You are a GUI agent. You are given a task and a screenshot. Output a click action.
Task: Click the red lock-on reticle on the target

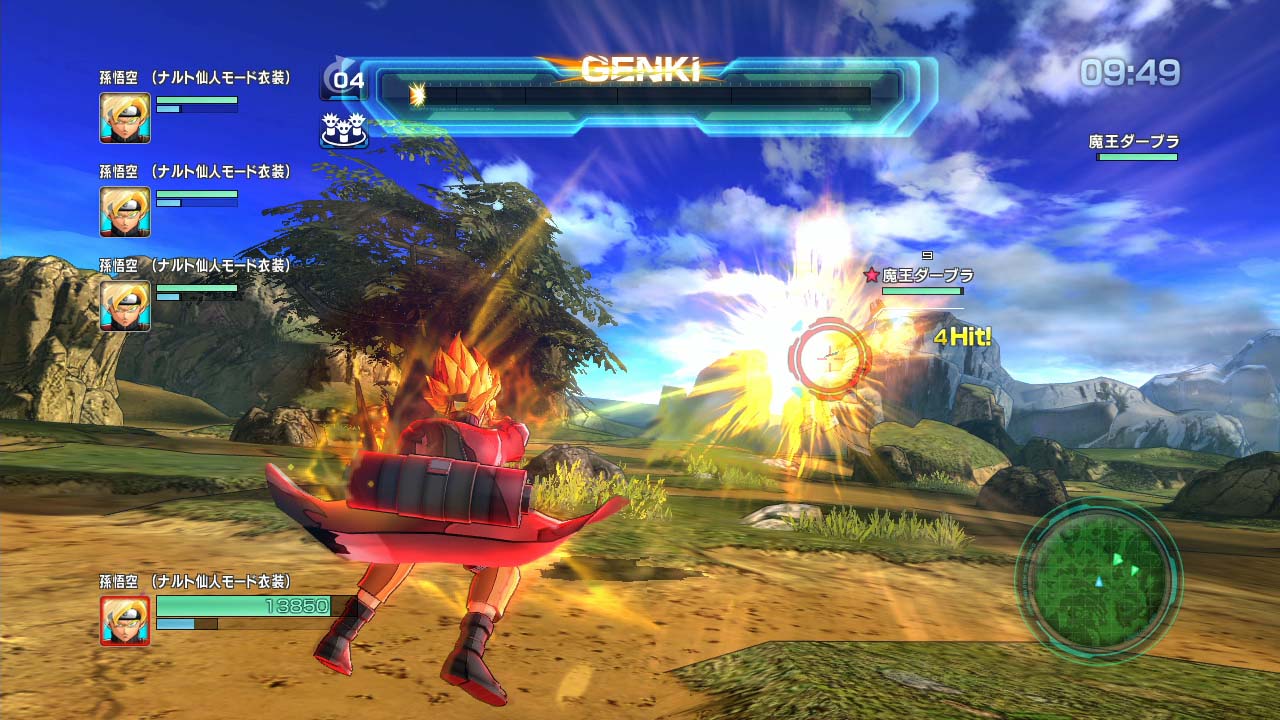click(x=830, y=357)
